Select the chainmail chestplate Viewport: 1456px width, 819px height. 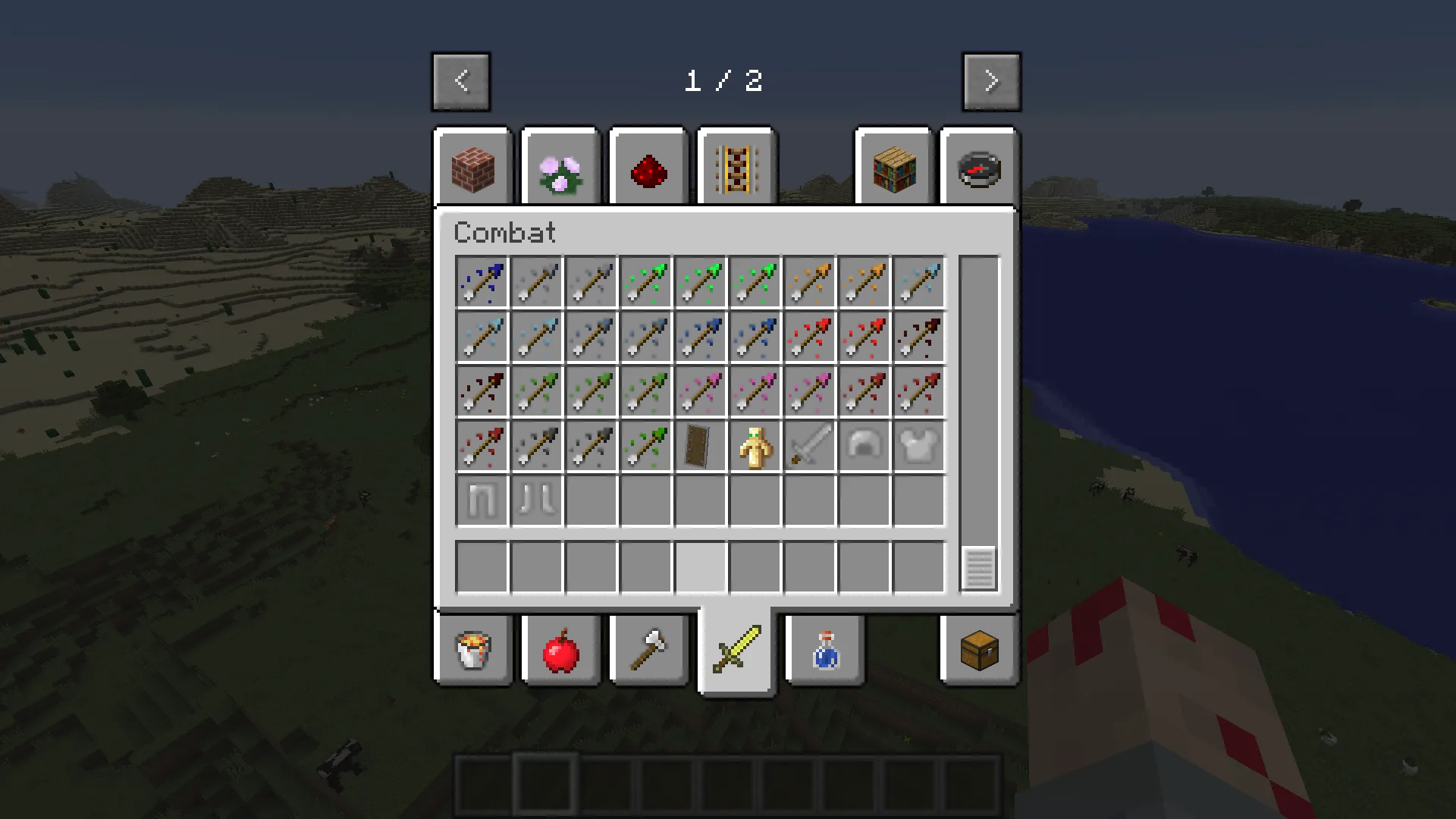pyautogui.click(x=918, y=446)
